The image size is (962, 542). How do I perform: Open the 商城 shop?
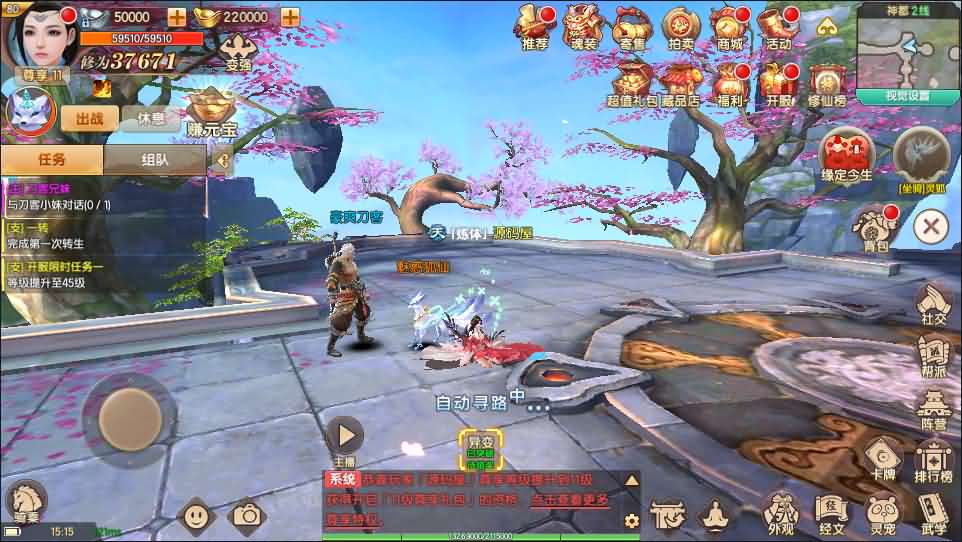(730, 26)
